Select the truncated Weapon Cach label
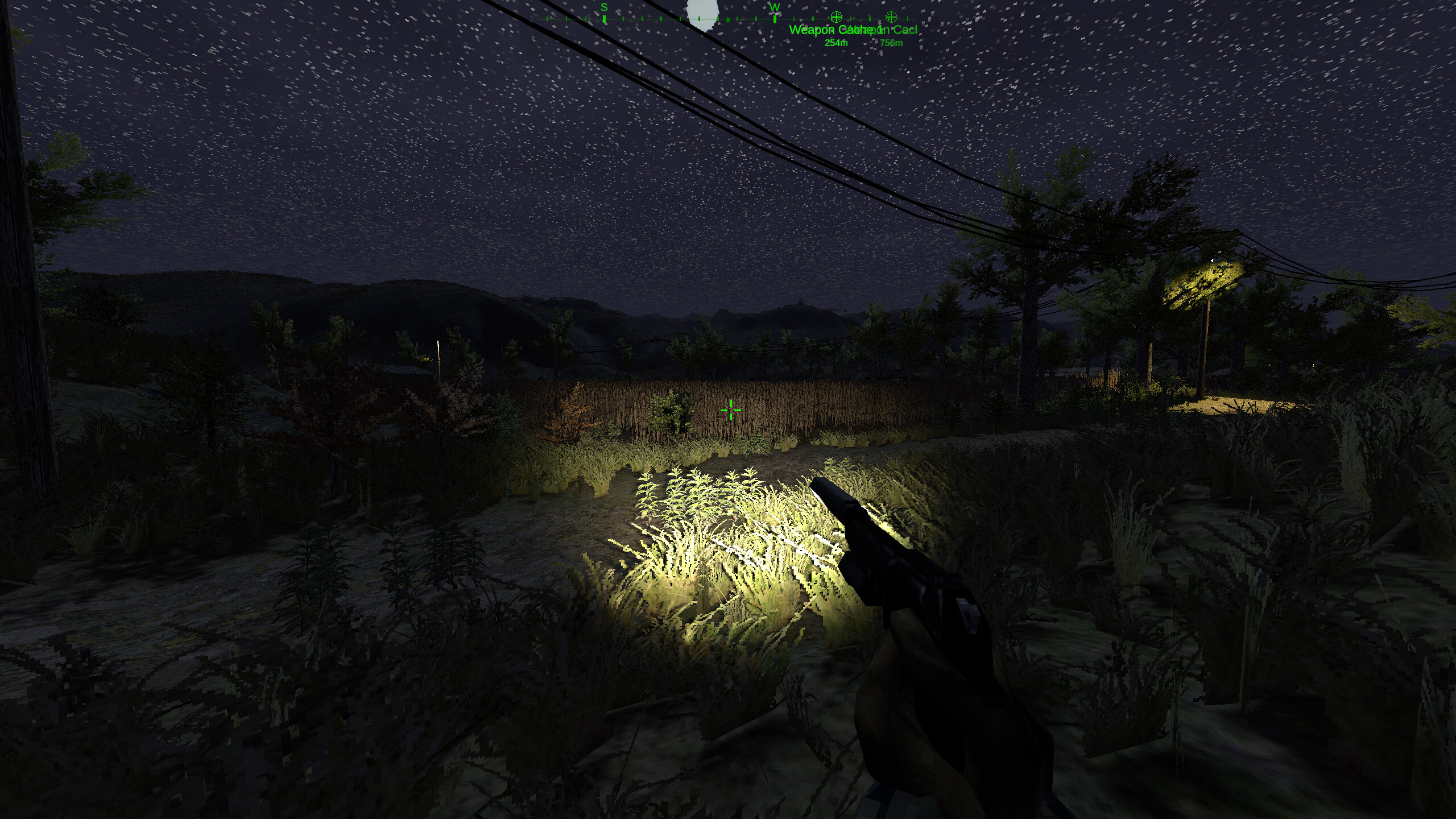1456x819 pixels. (x=884, y=30)
